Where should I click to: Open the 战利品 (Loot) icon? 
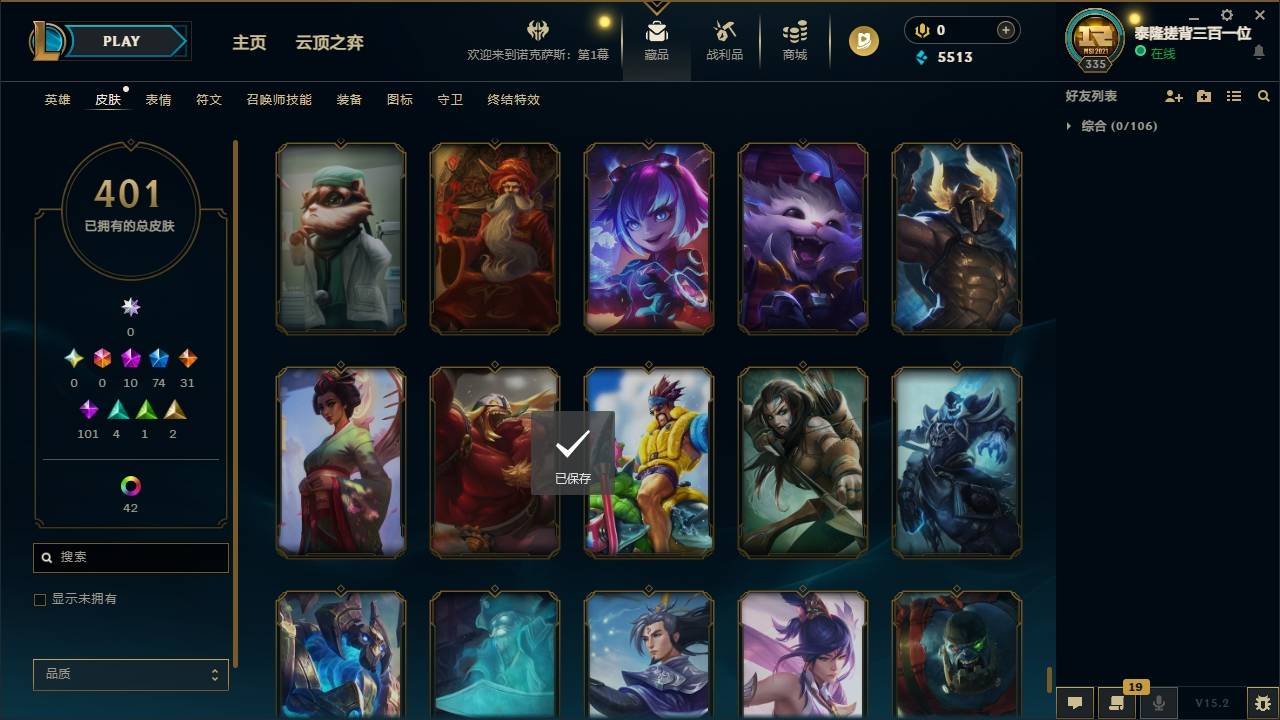(x=724, y=32)
